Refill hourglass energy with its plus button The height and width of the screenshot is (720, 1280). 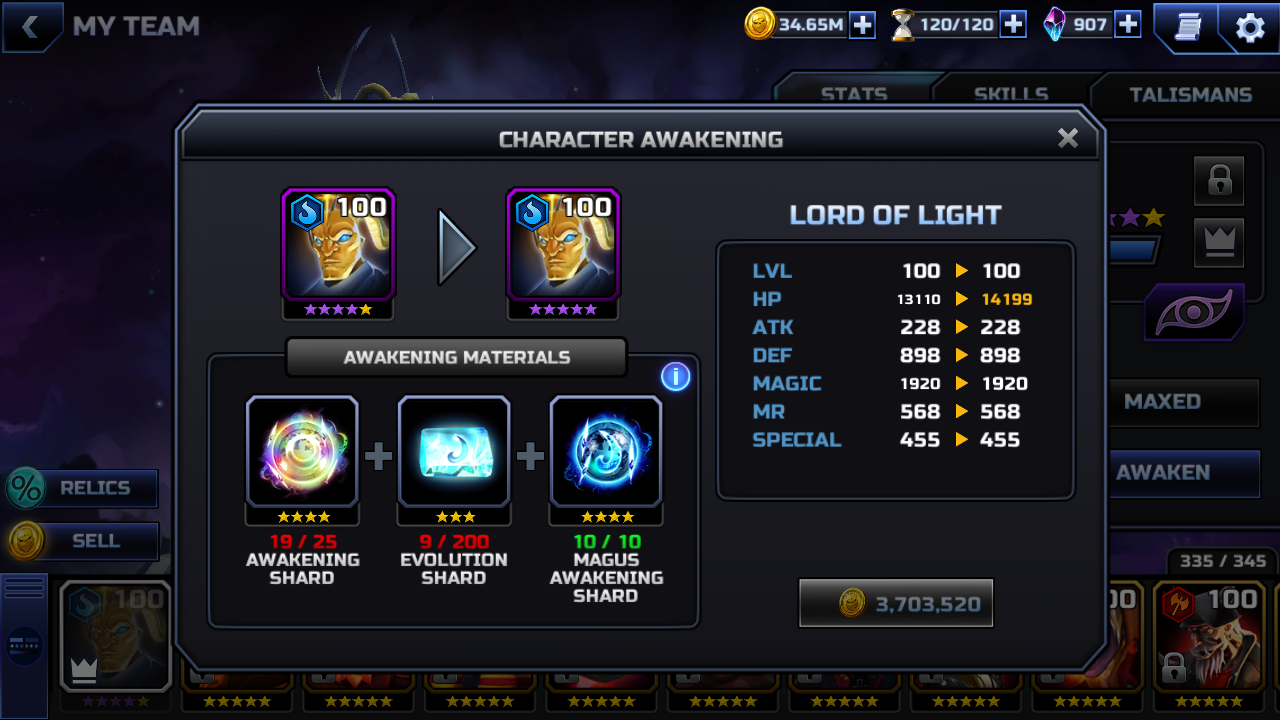[x=1013, y=25]
